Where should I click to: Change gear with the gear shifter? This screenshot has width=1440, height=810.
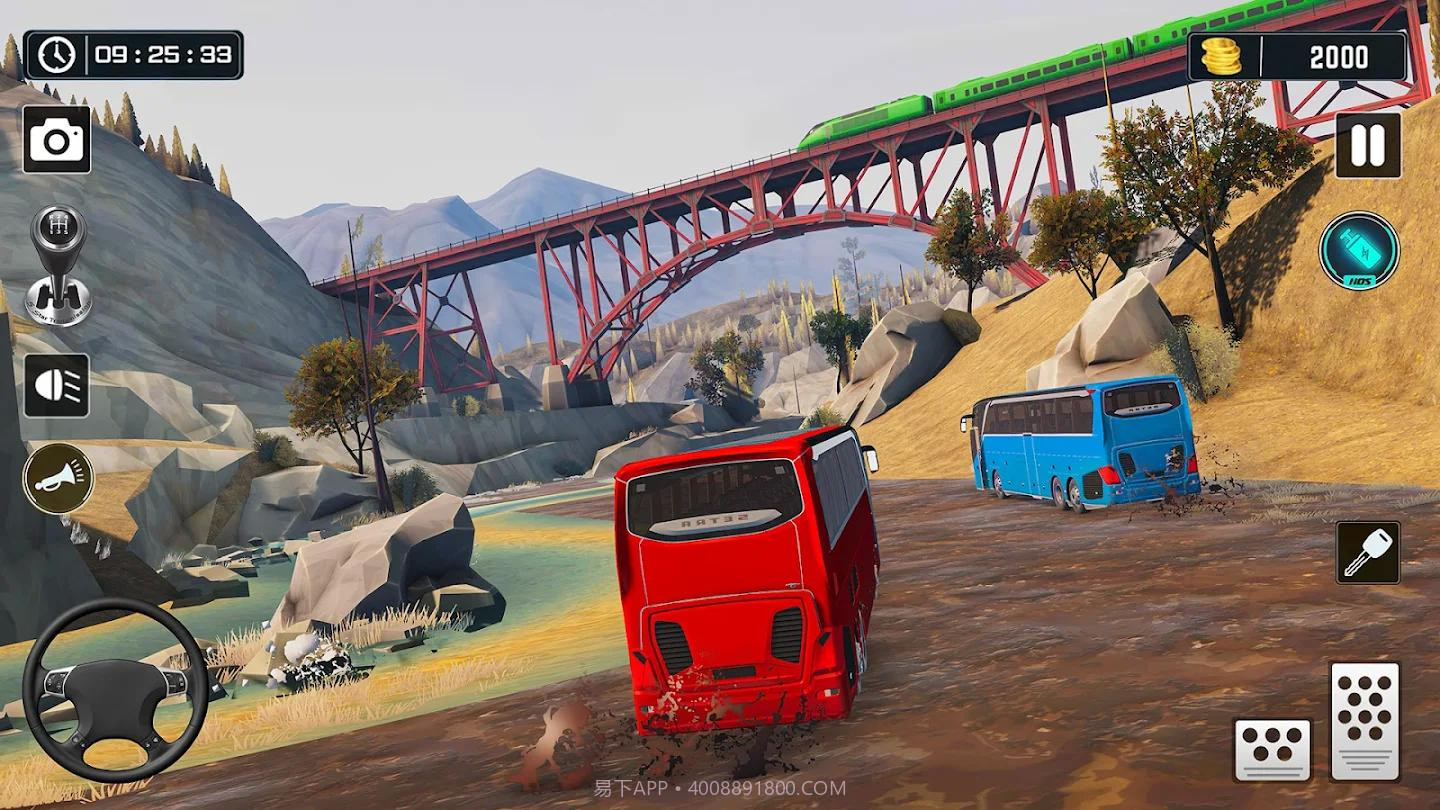point(57,264)
